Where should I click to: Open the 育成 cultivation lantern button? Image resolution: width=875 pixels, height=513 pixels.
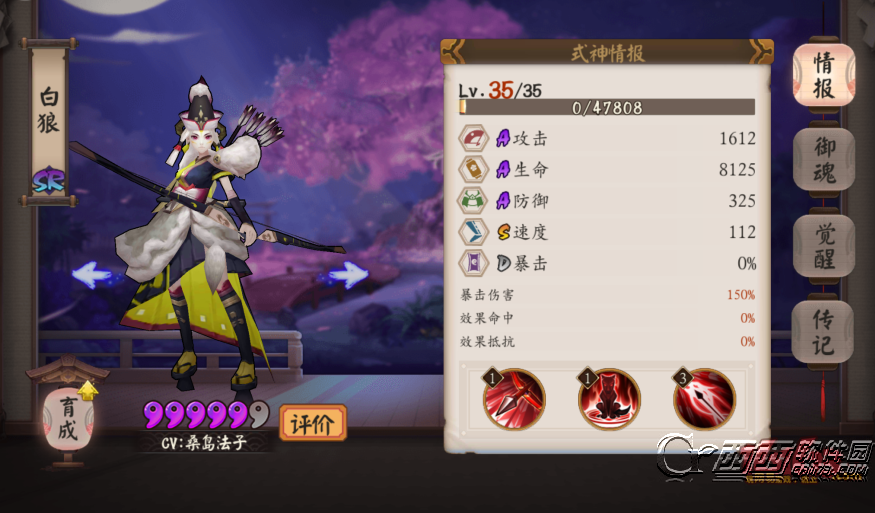tap(67, 419)
